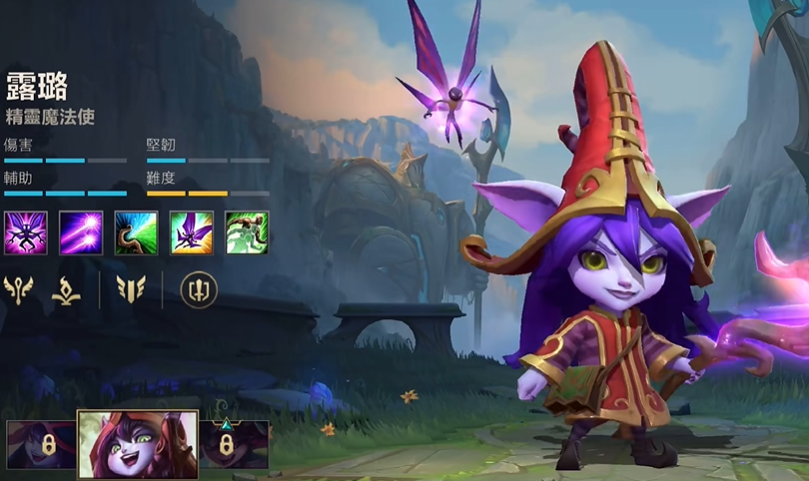The image size is (809, 481).
Task: Open the circled sword recommended build button
Action: [198, 290]
